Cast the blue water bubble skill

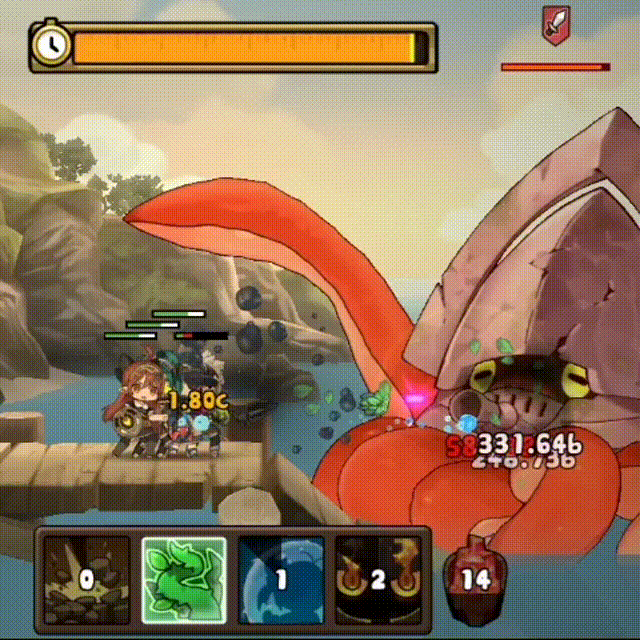281,579
